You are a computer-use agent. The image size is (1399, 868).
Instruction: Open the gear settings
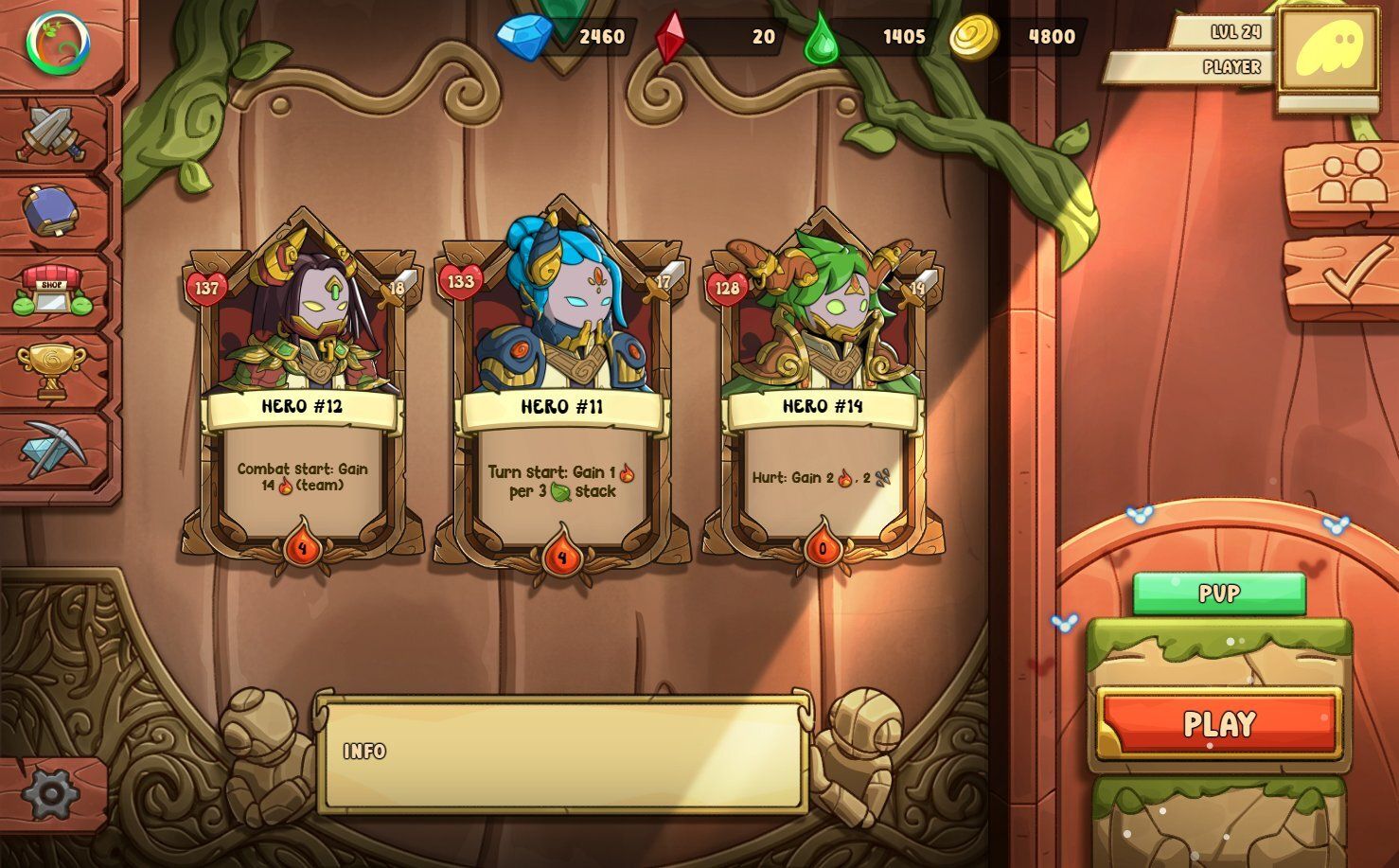pyautogui.click(x=49, y=793)
